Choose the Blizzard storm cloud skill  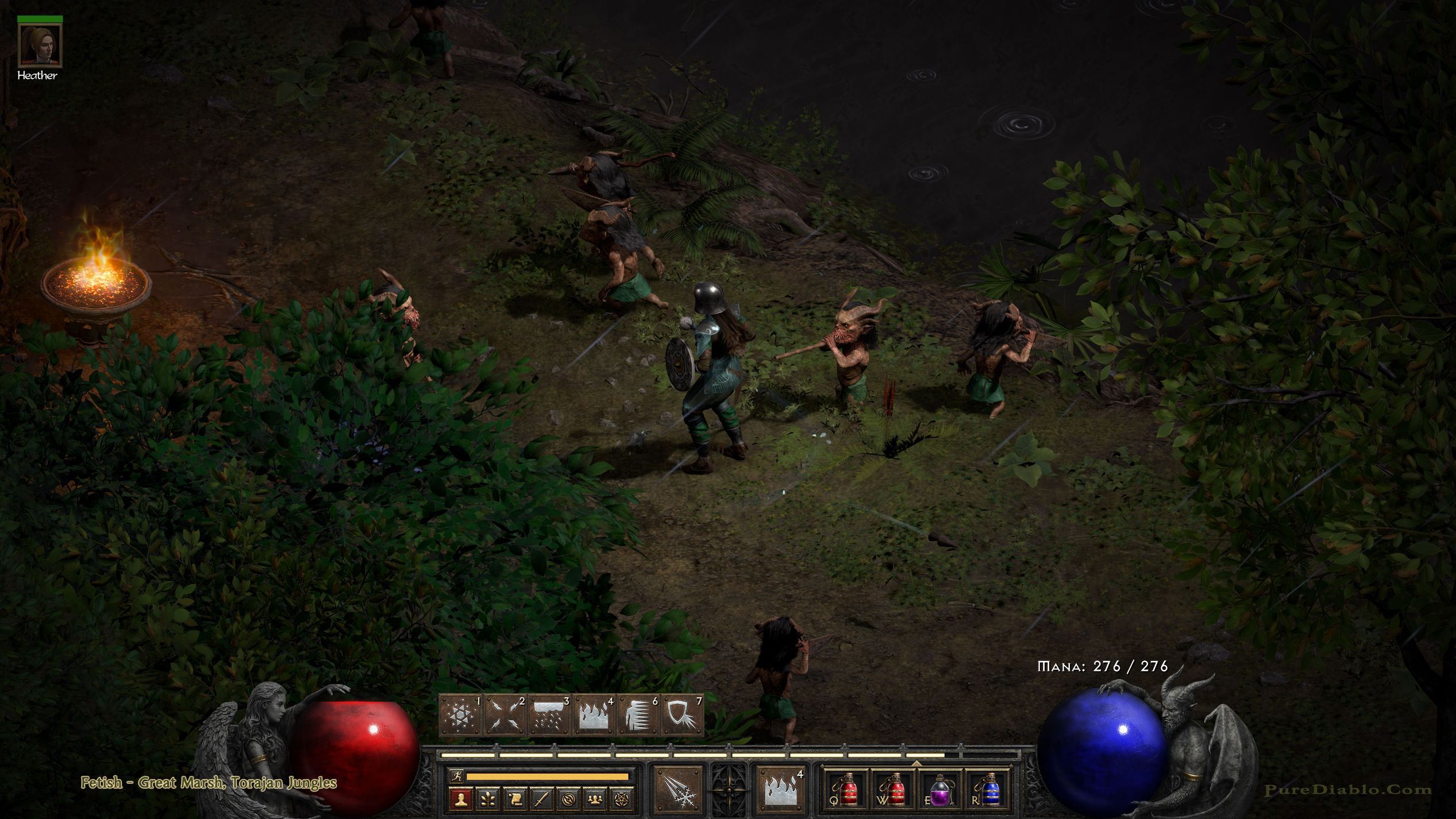coord(549,715)
